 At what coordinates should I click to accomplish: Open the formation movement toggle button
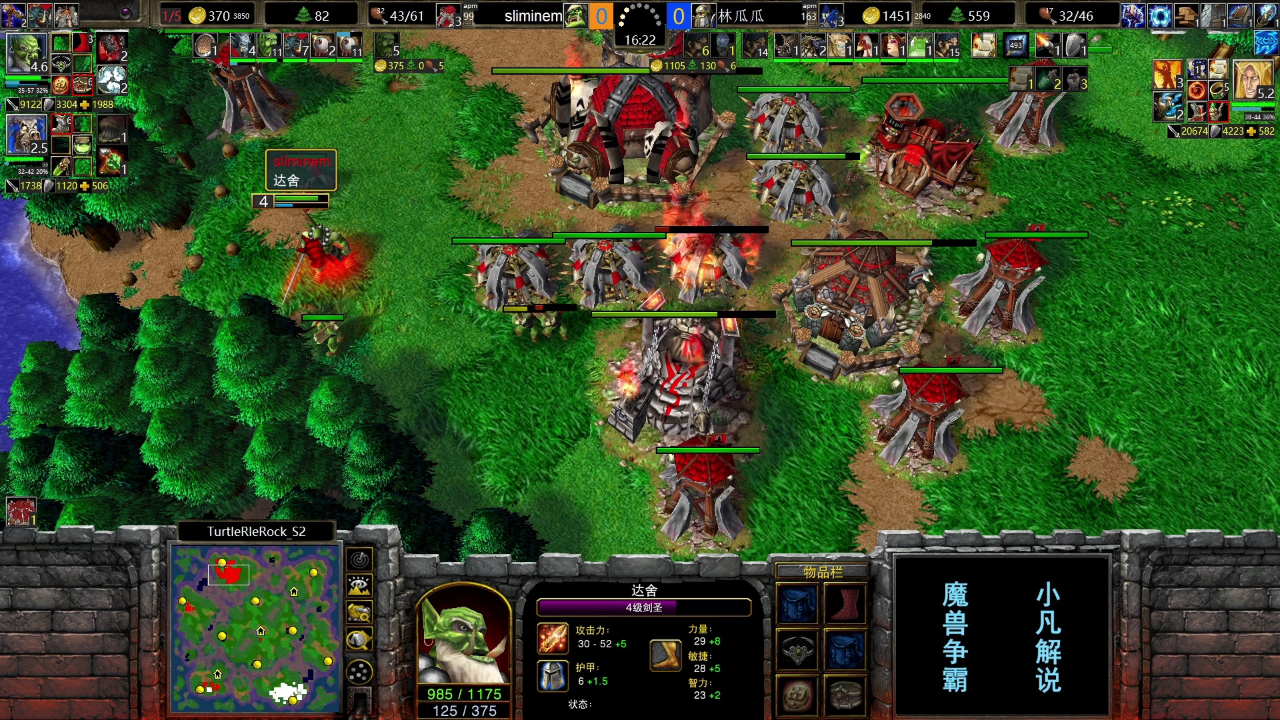(359, 670)
